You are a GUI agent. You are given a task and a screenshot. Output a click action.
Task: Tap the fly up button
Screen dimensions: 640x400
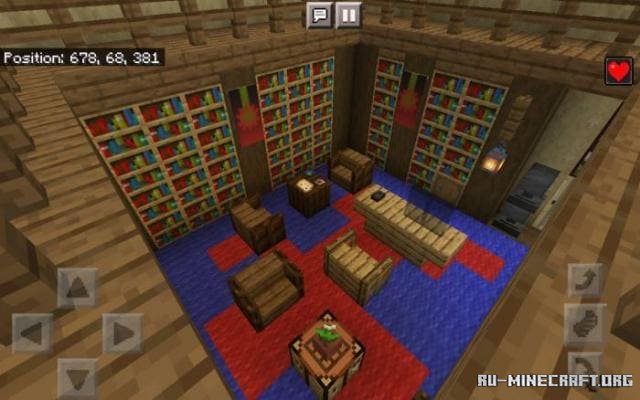(x=584, y=281)
